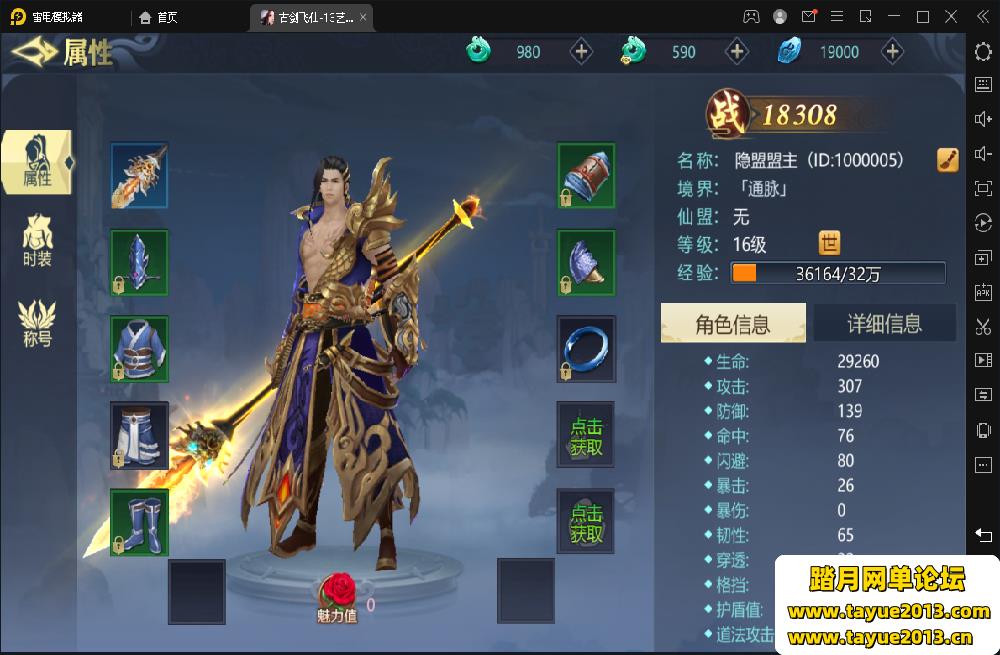Viewport: 1000px width, 655px height.
Task: Select the blue boots equipment slot
Action: tap(139, 522)
